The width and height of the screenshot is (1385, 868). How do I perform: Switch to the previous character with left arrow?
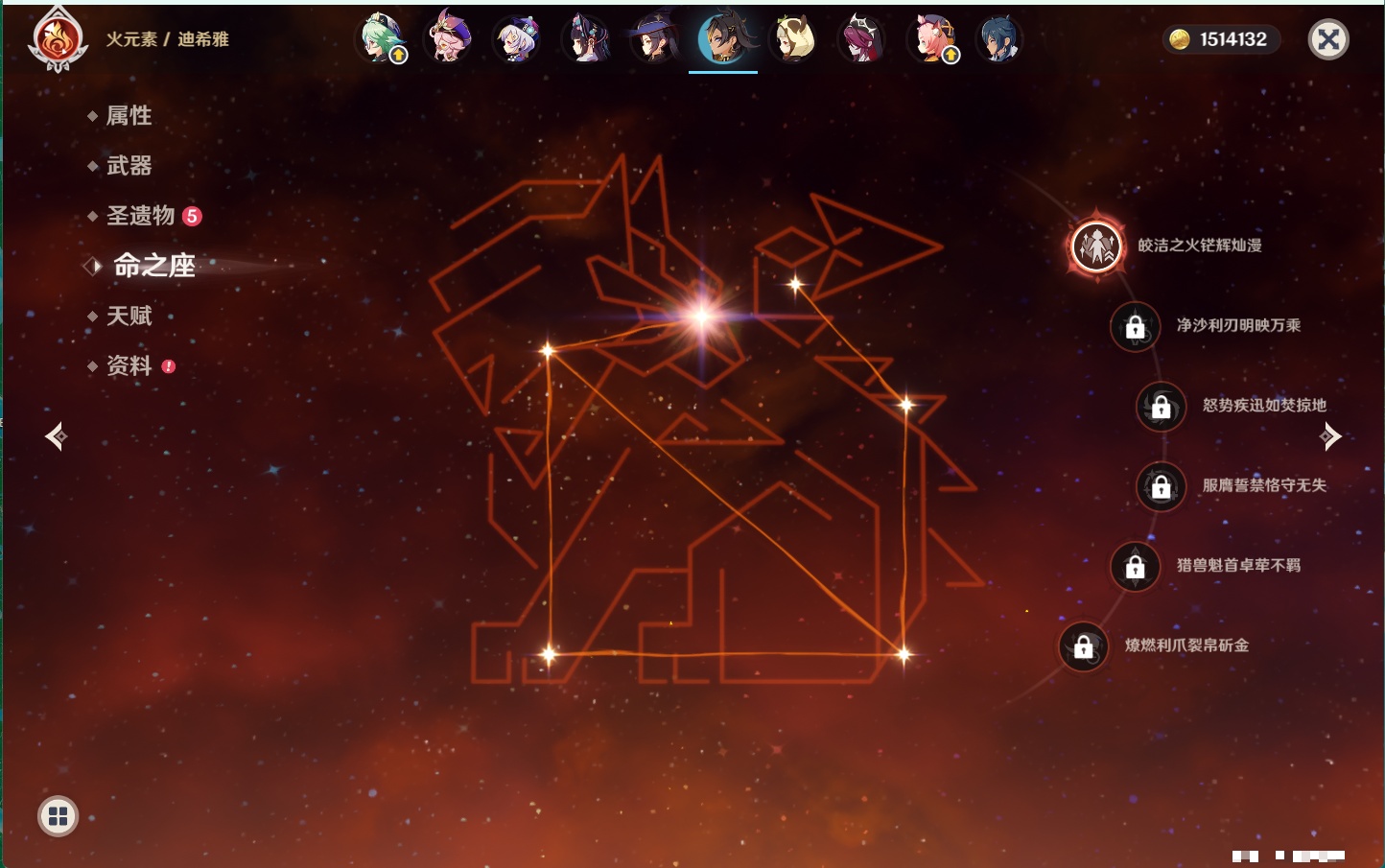coord(56,437)
